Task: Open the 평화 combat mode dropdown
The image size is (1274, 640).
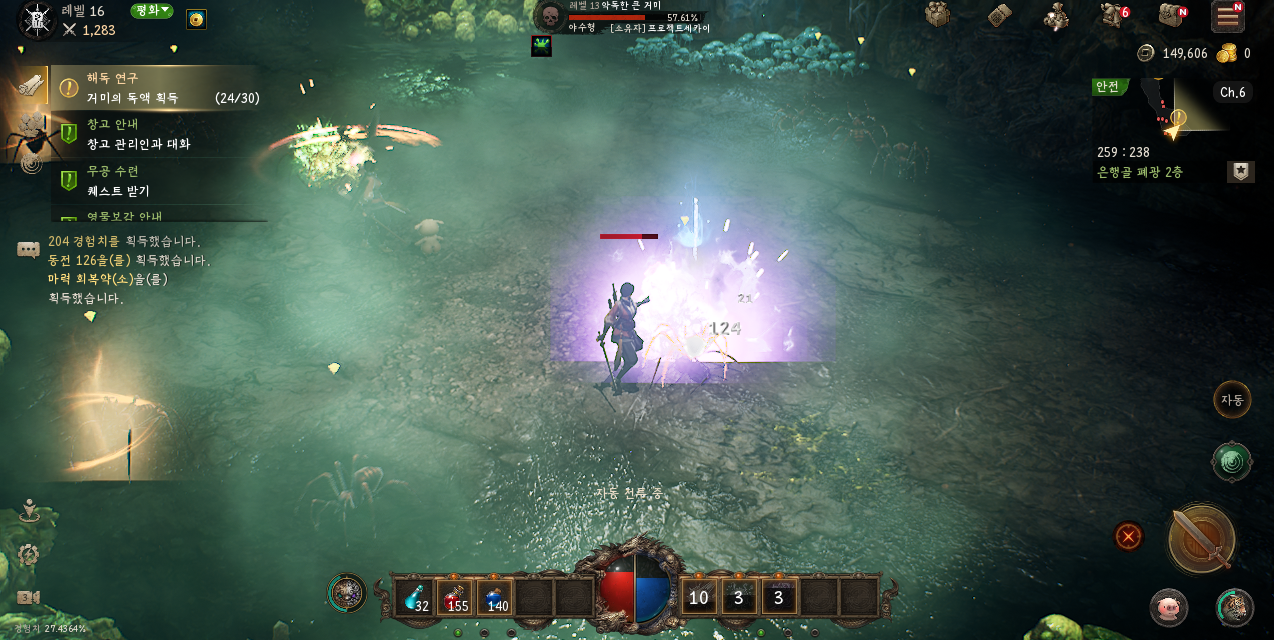Action: 152,11
